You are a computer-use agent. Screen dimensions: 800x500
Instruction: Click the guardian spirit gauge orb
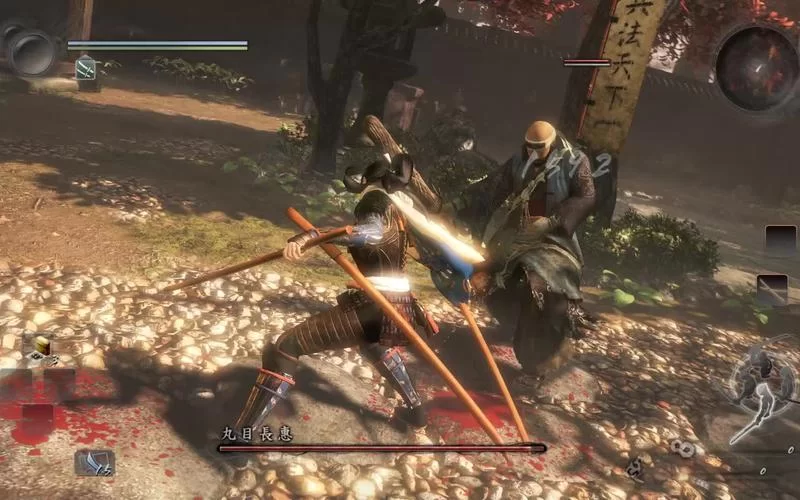point(32,51)
